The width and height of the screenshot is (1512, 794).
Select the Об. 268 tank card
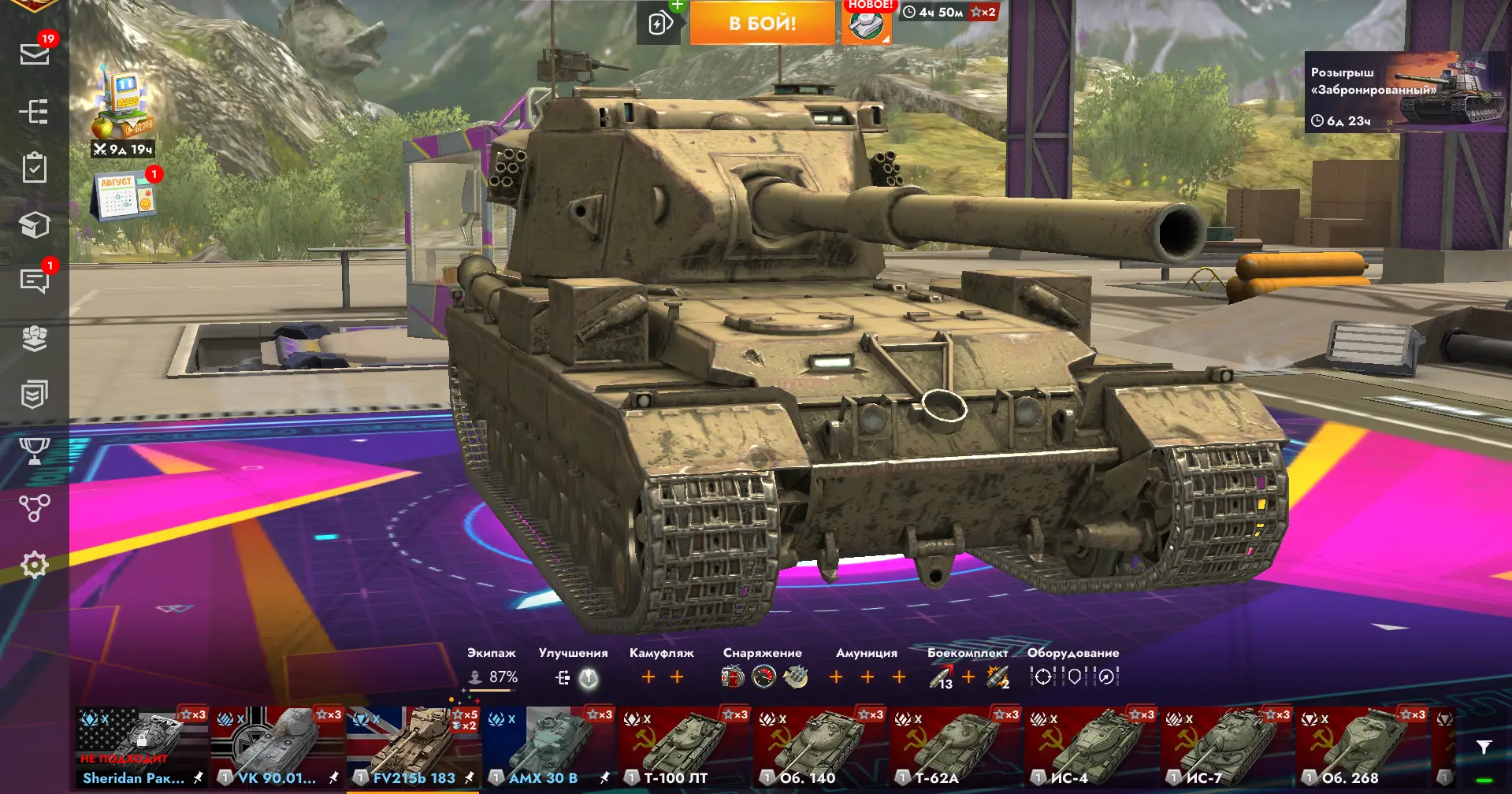1362,747
